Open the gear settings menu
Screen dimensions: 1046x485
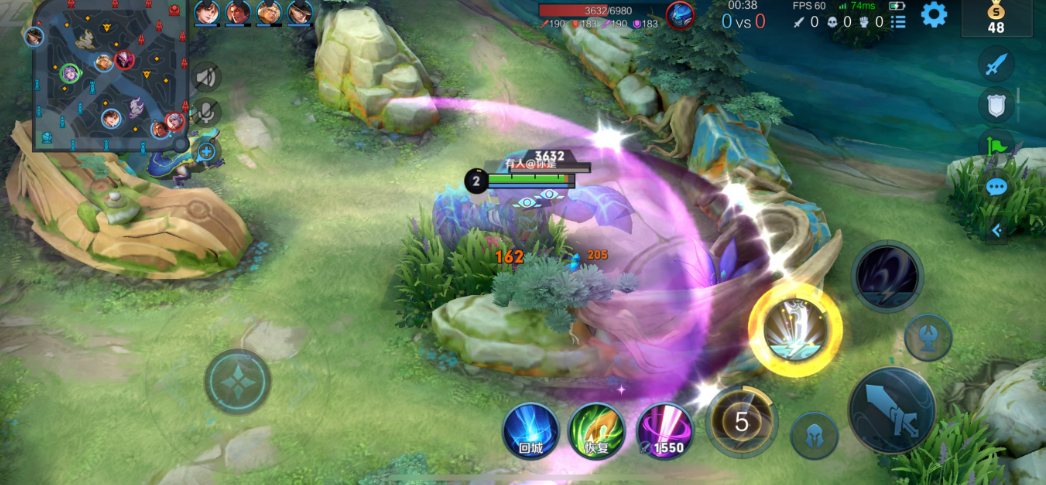point(934,15)
